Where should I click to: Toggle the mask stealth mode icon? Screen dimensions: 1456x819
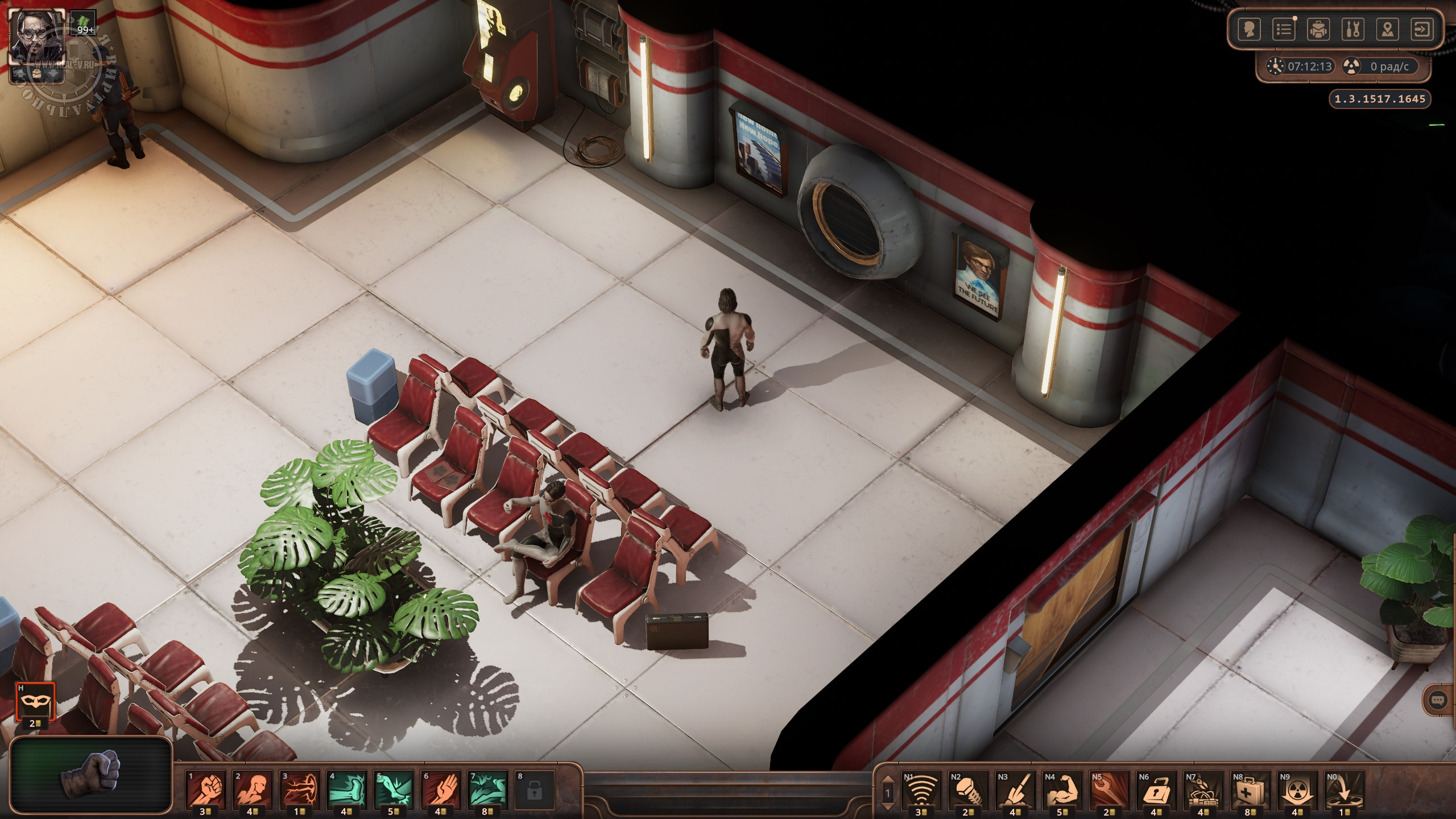35,702
